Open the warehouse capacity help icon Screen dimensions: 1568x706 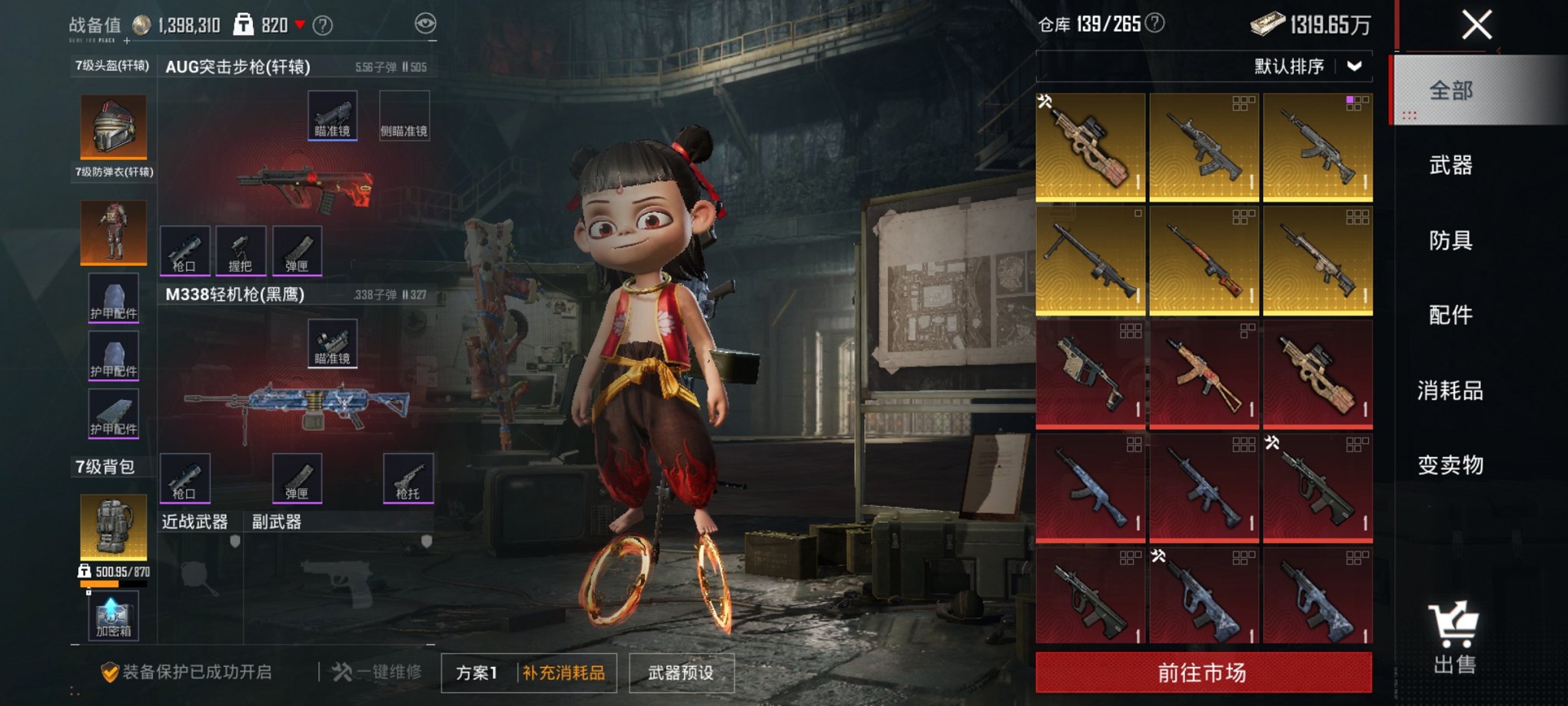coord(1154,23)
